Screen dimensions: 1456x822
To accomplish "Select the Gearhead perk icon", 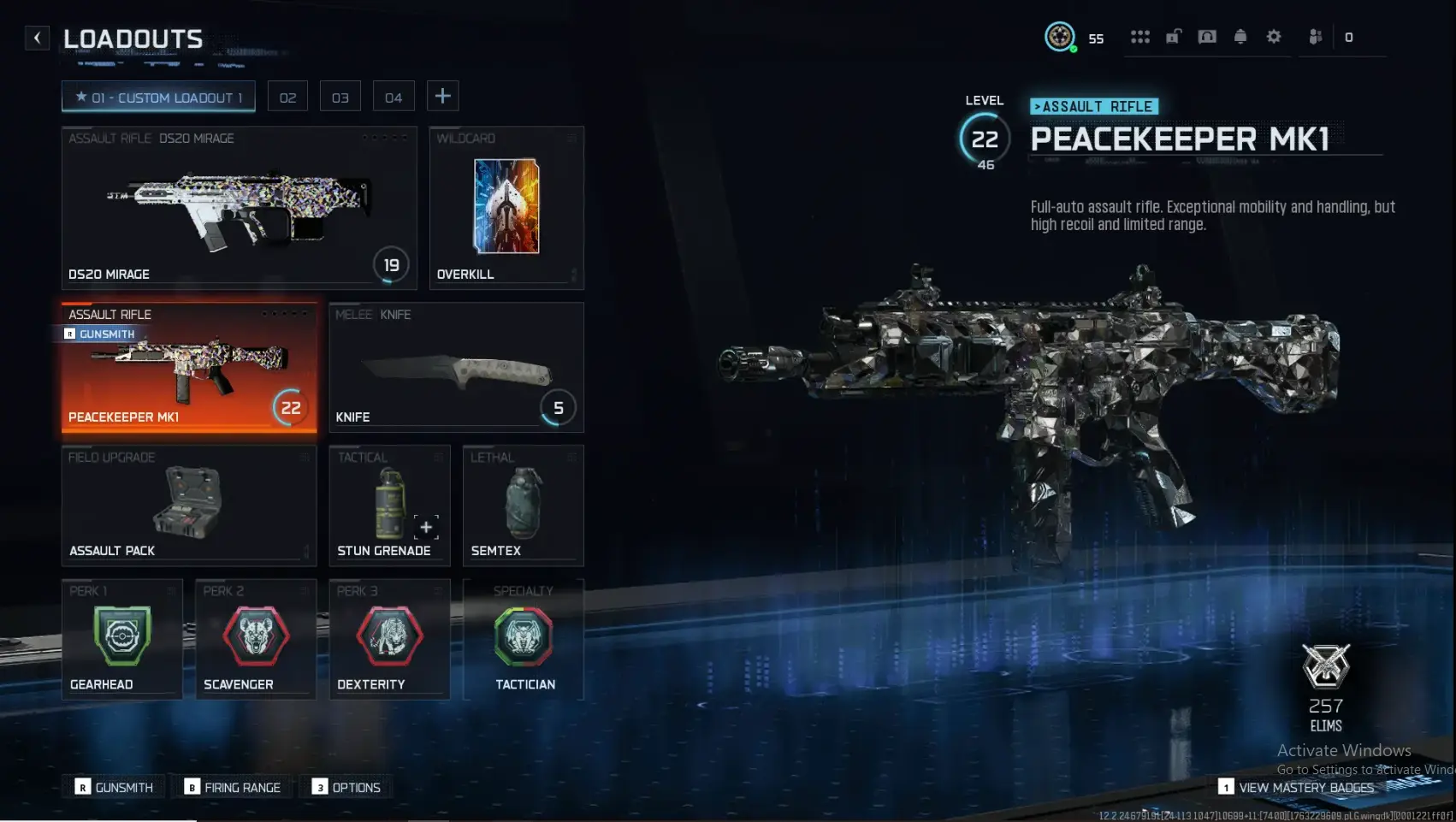I will pyautogui.click(x=121, y=636).
